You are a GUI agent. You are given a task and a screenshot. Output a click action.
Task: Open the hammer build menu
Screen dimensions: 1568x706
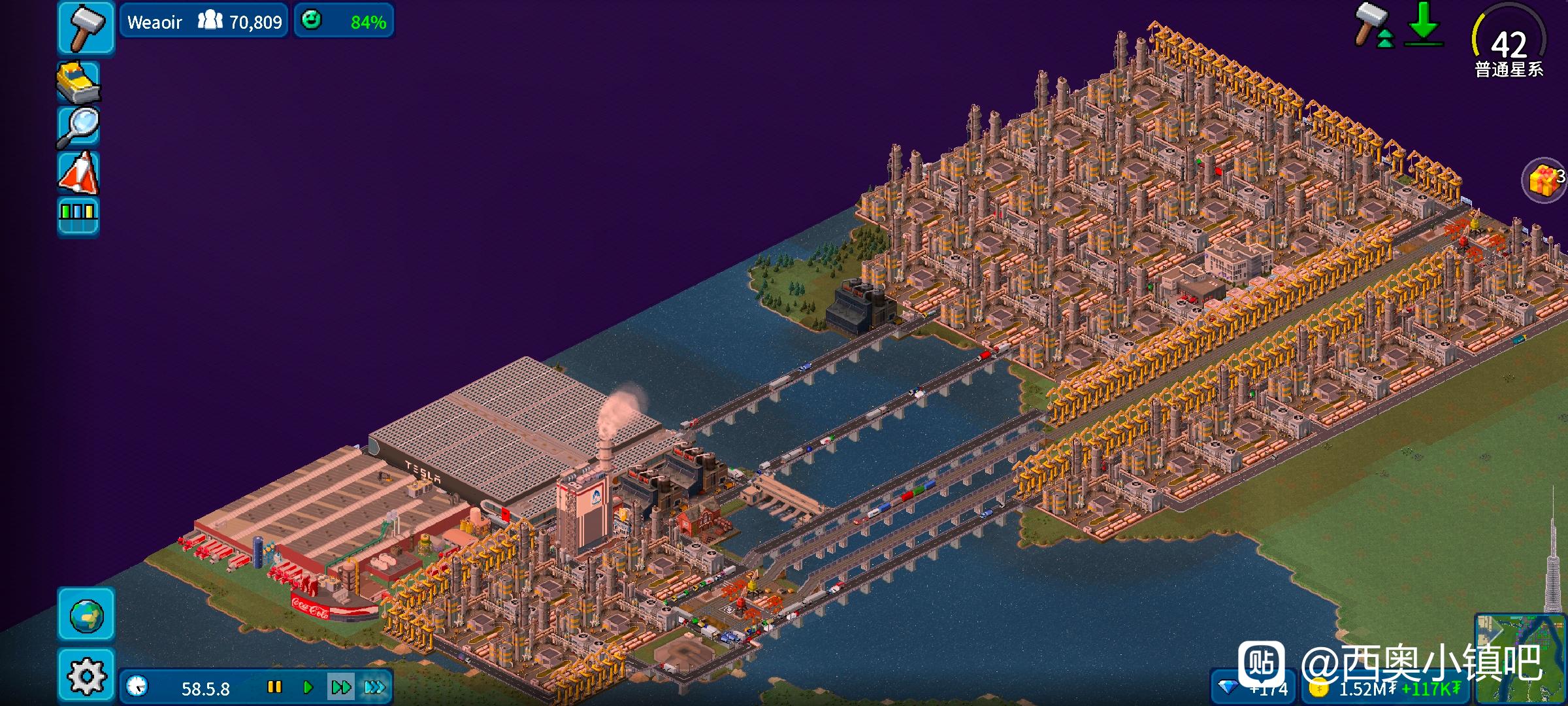pos(86,27)
